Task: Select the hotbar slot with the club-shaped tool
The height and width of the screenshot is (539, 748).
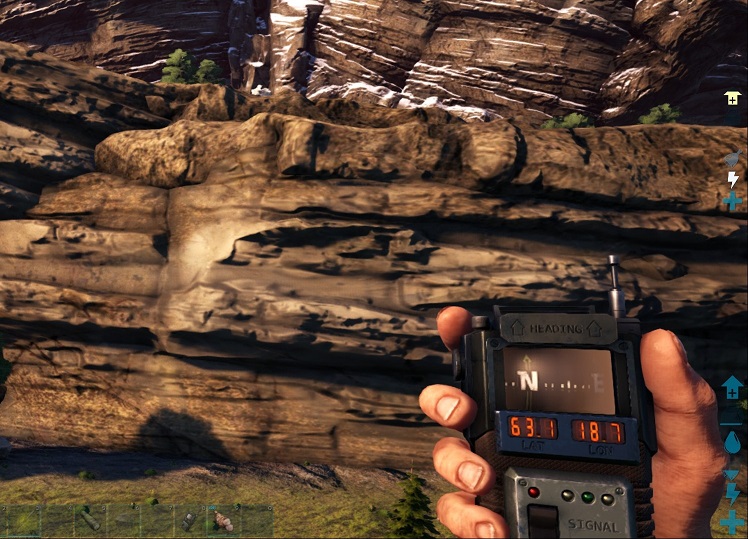Action: pos(90,521)
